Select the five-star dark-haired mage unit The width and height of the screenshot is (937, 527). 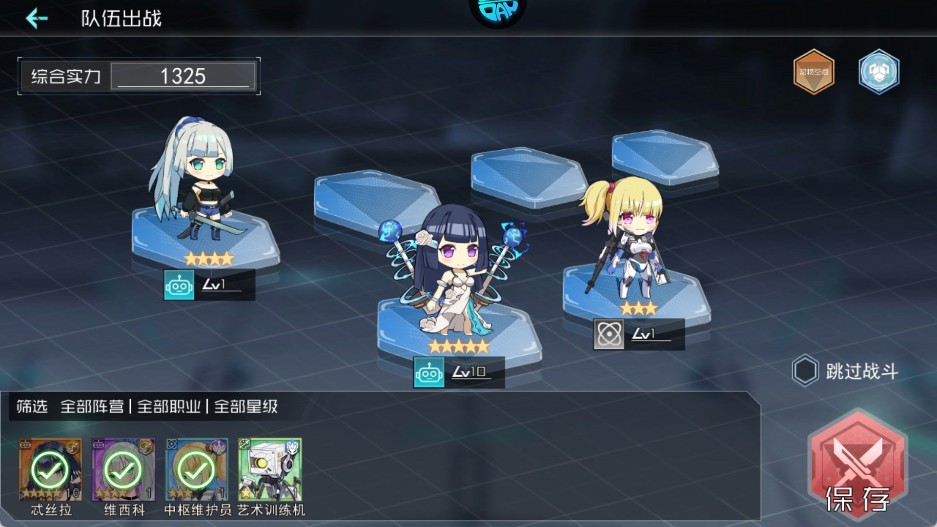(x=458, y=275)
